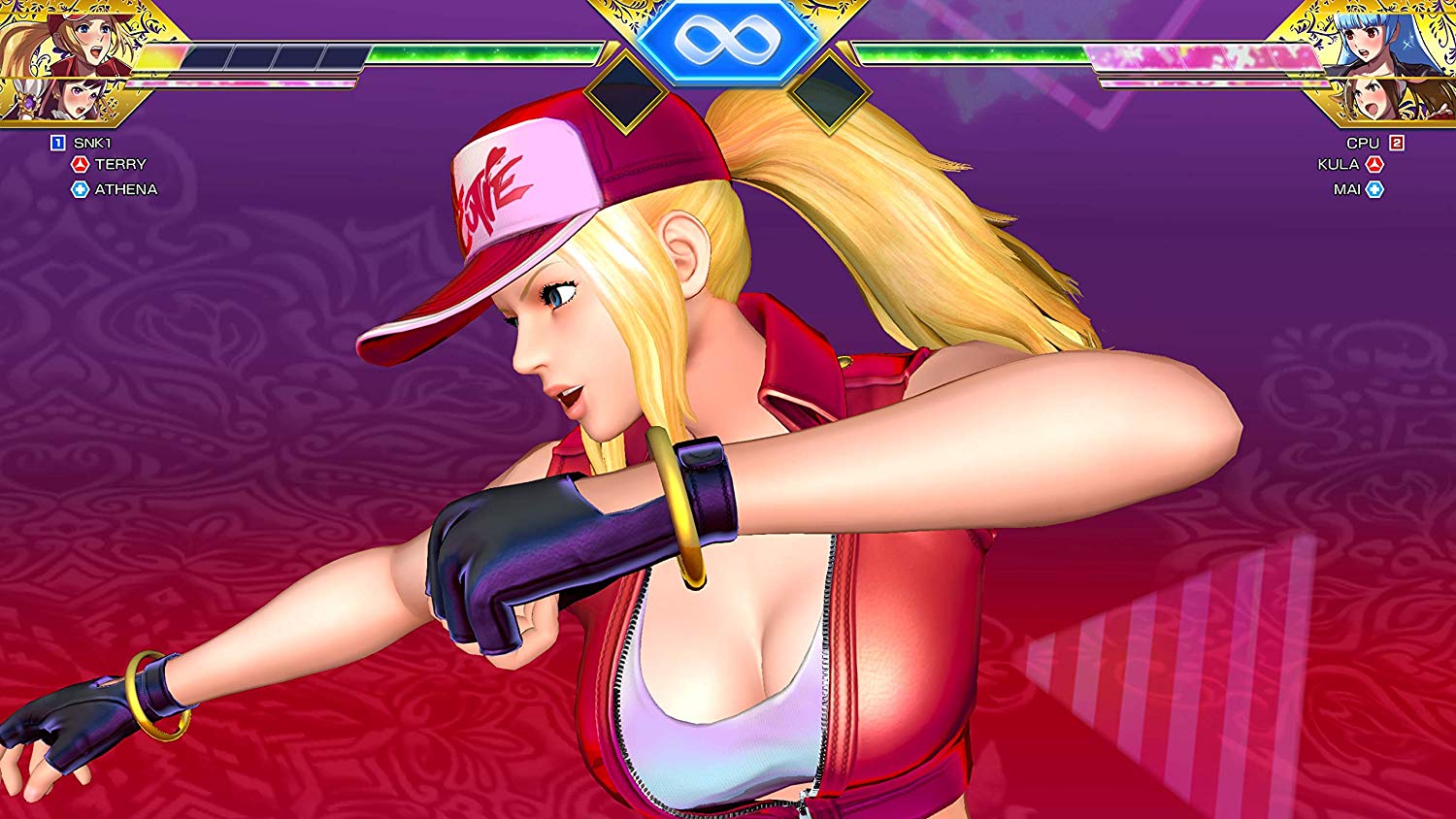Select Athena's blue support hexagon icon
The height and width of the screenshot is (819, 1456).
[x=80, y=188]
